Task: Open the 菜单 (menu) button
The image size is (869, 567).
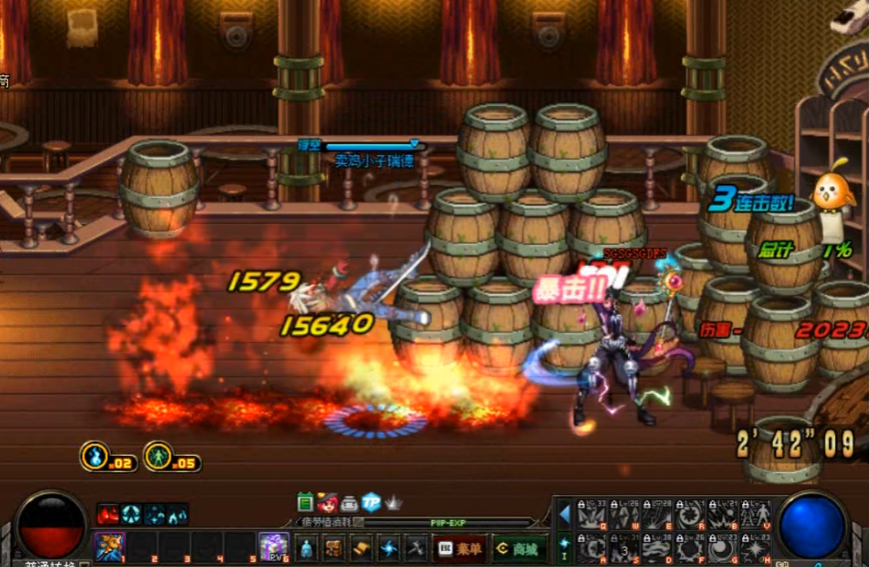Action: 460,548
